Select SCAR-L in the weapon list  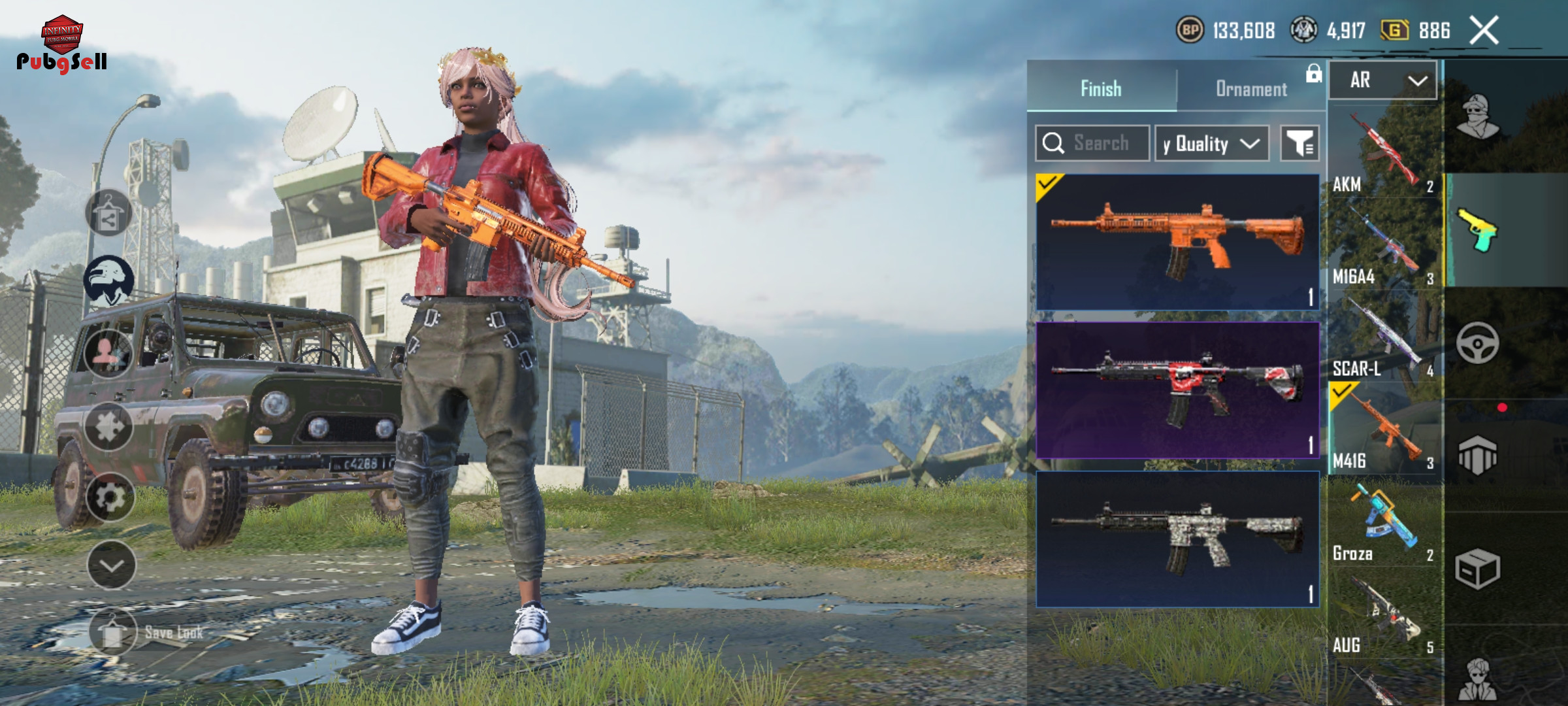pos(1384,340)
